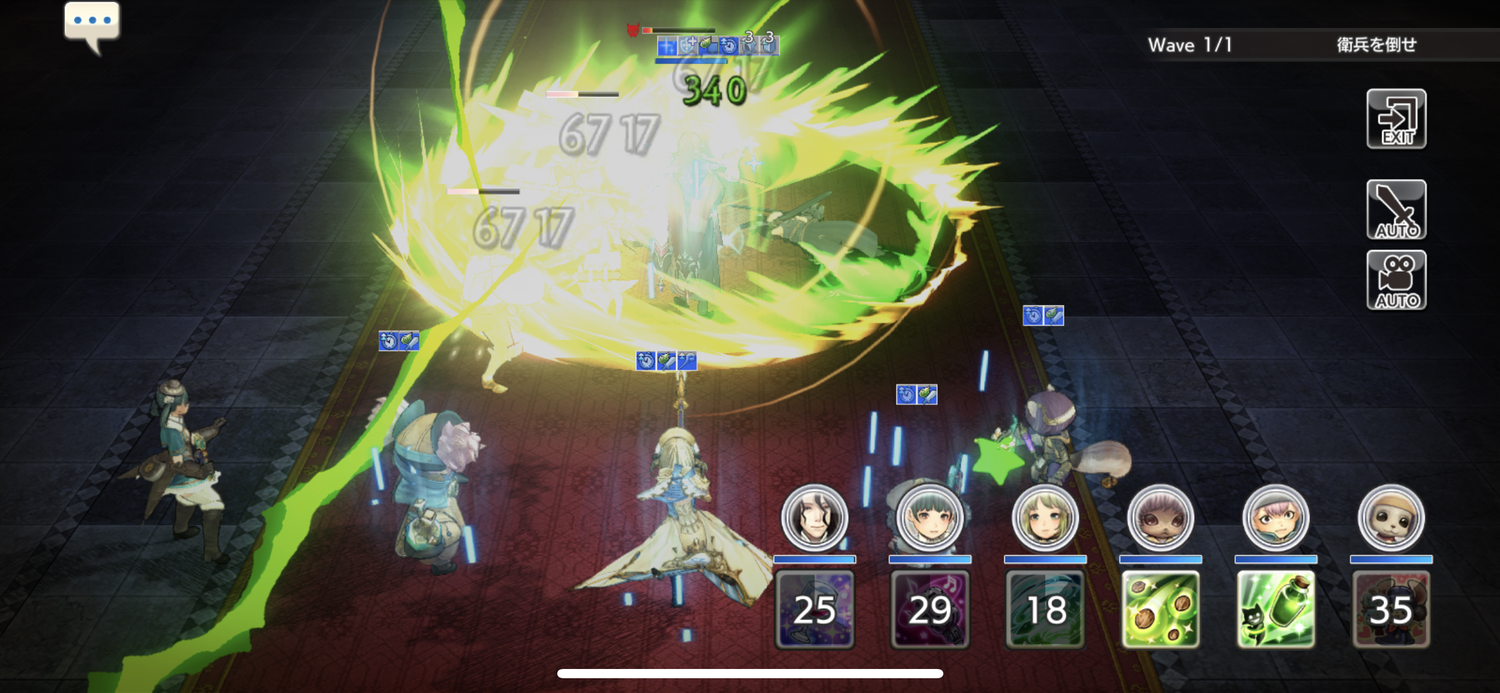Select the rabbit-eared doll skill showing 35
The height and width of the screenshot is (693, 1500).
[1391, 608]
